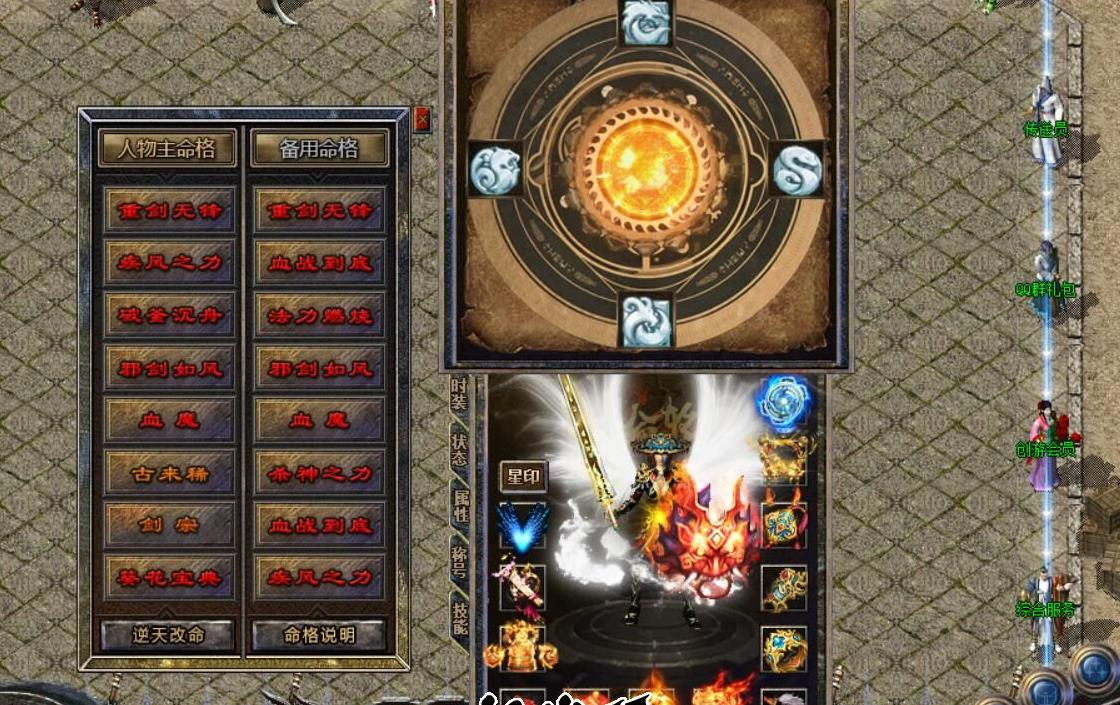Choose the 破釜沉舟 destiny entry
This screenshot has width=1120, height=705.
(169, 316)
